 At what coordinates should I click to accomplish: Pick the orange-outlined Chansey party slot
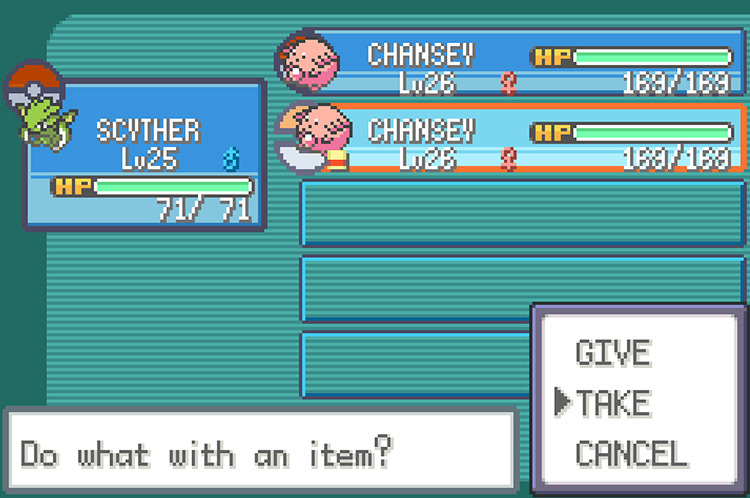(512, 140)
